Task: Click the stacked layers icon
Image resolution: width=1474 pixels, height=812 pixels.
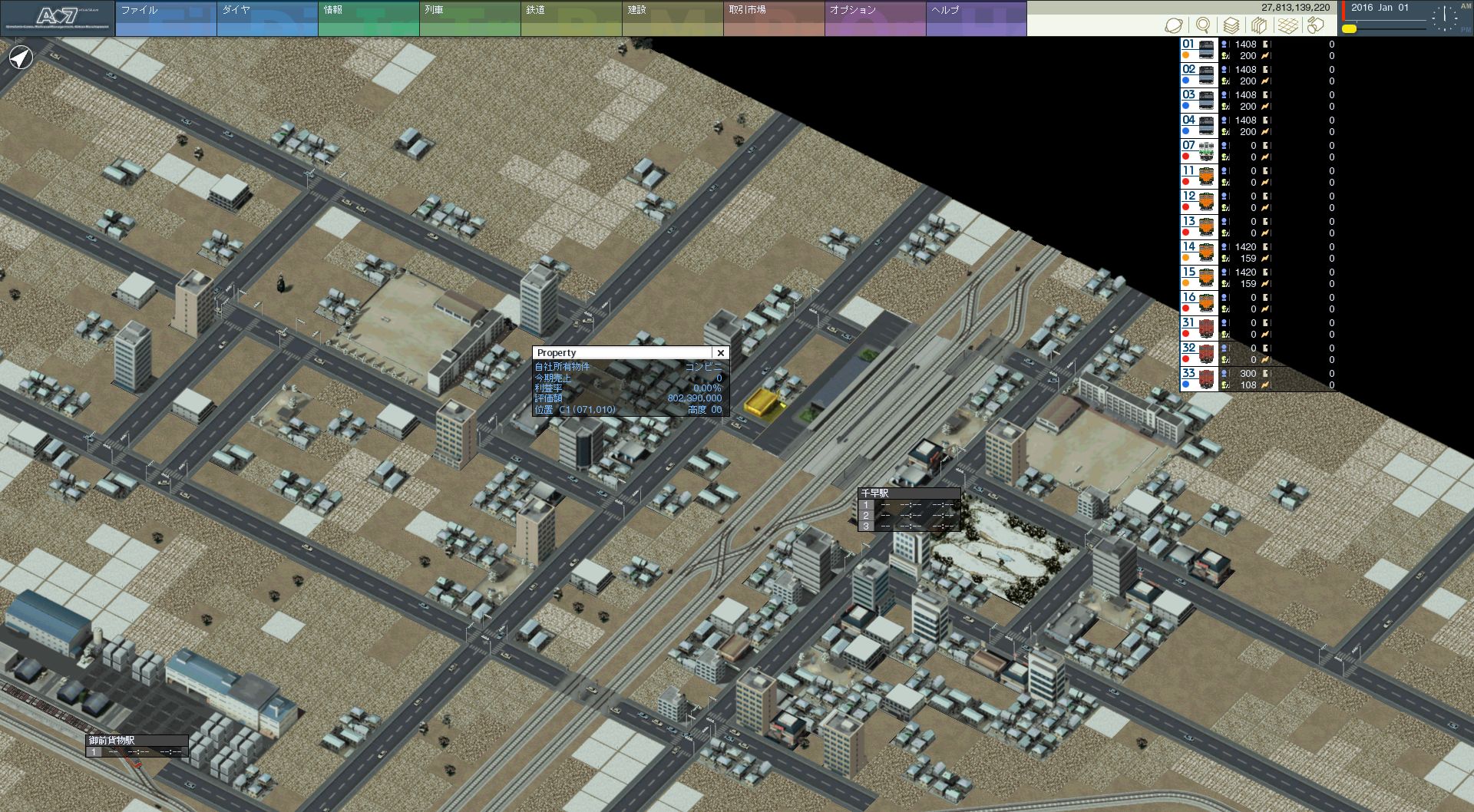Action: 1231,25
